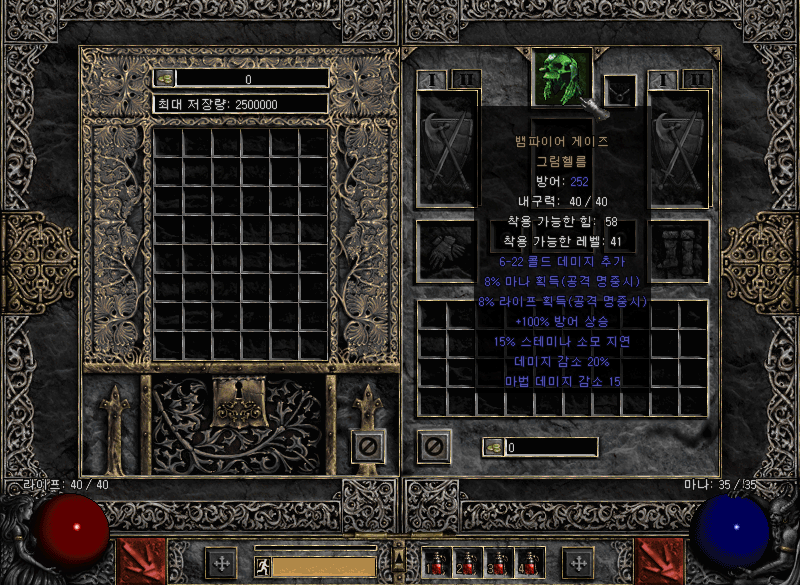The height and width of the screenshot is (585, 800).
Task: Open the right mouse skill selector
Action: pos(660,562)
